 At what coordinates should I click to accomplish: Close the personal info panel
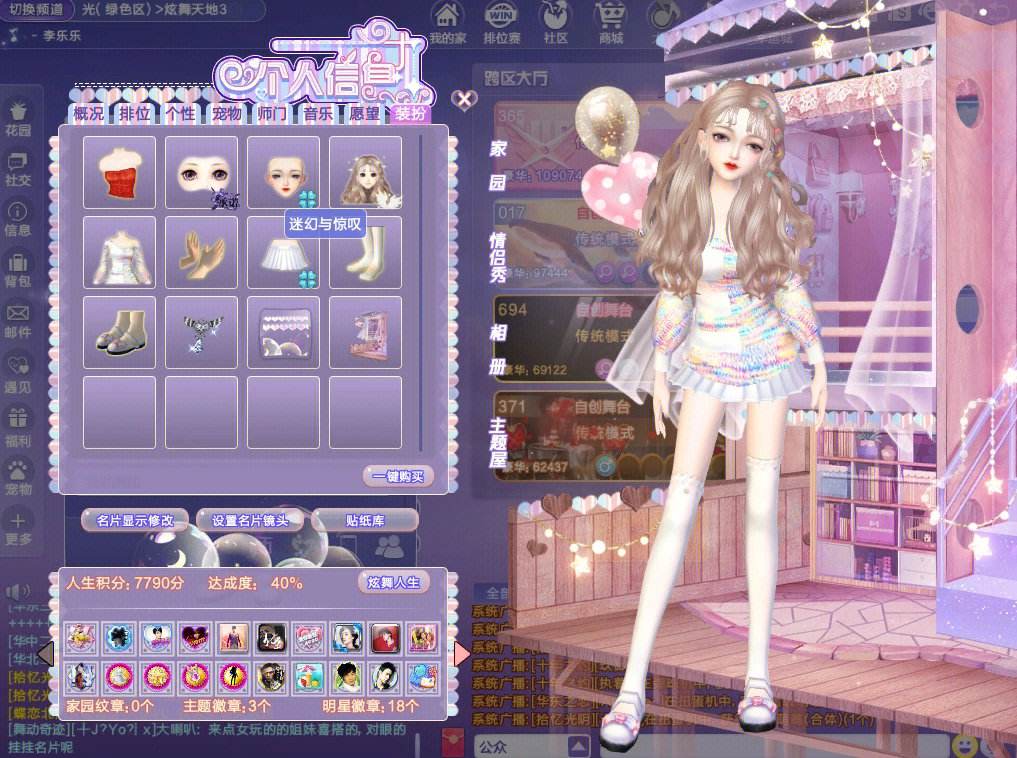coord(463,99)
